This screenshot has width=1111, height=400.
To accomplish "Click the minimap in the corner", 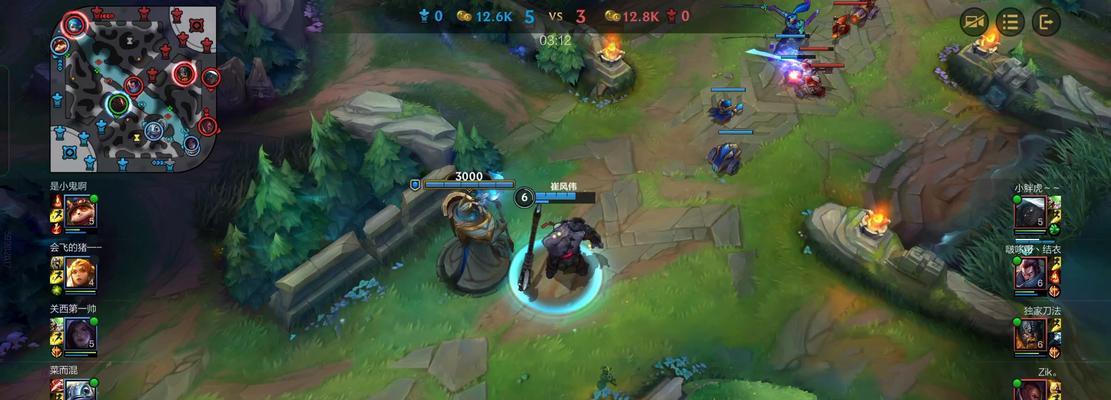I will point(134,87).
